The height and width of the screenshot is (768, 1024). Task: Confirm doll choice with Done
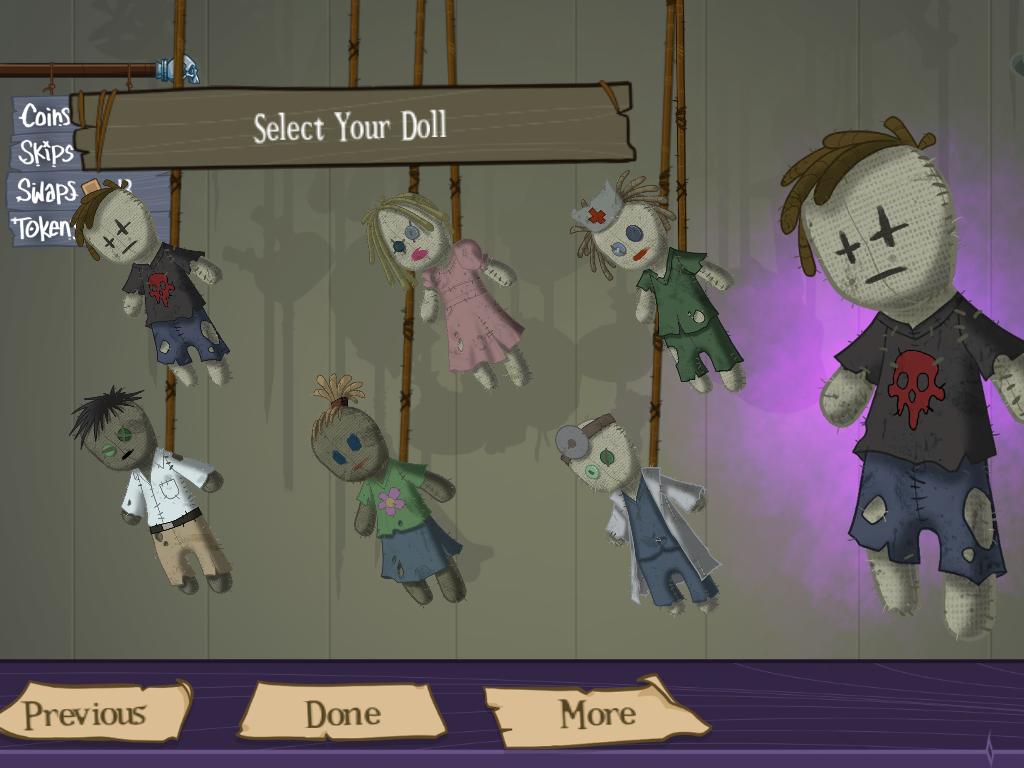pyautogui.click(x=342, y=713)
